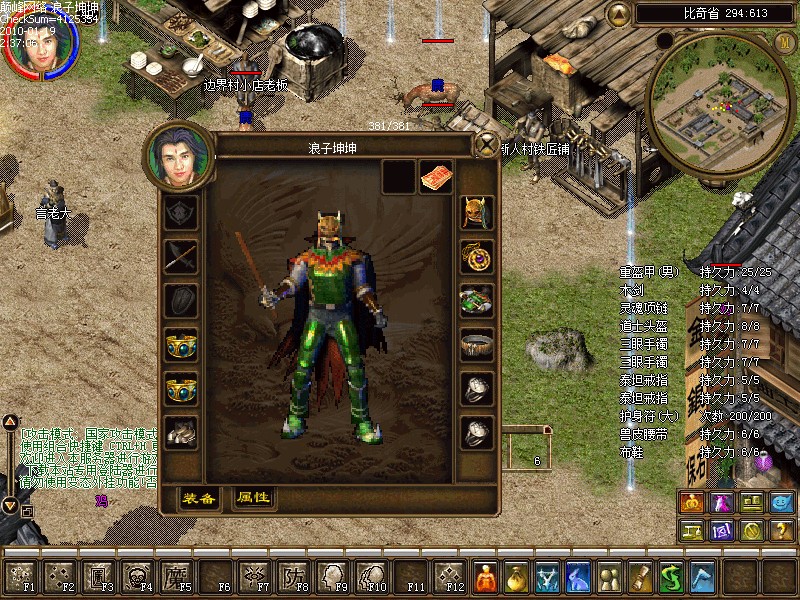Select the horned helmet equipment slot
This screenshot has height=600, width=800.
click(x=477, y=212)
